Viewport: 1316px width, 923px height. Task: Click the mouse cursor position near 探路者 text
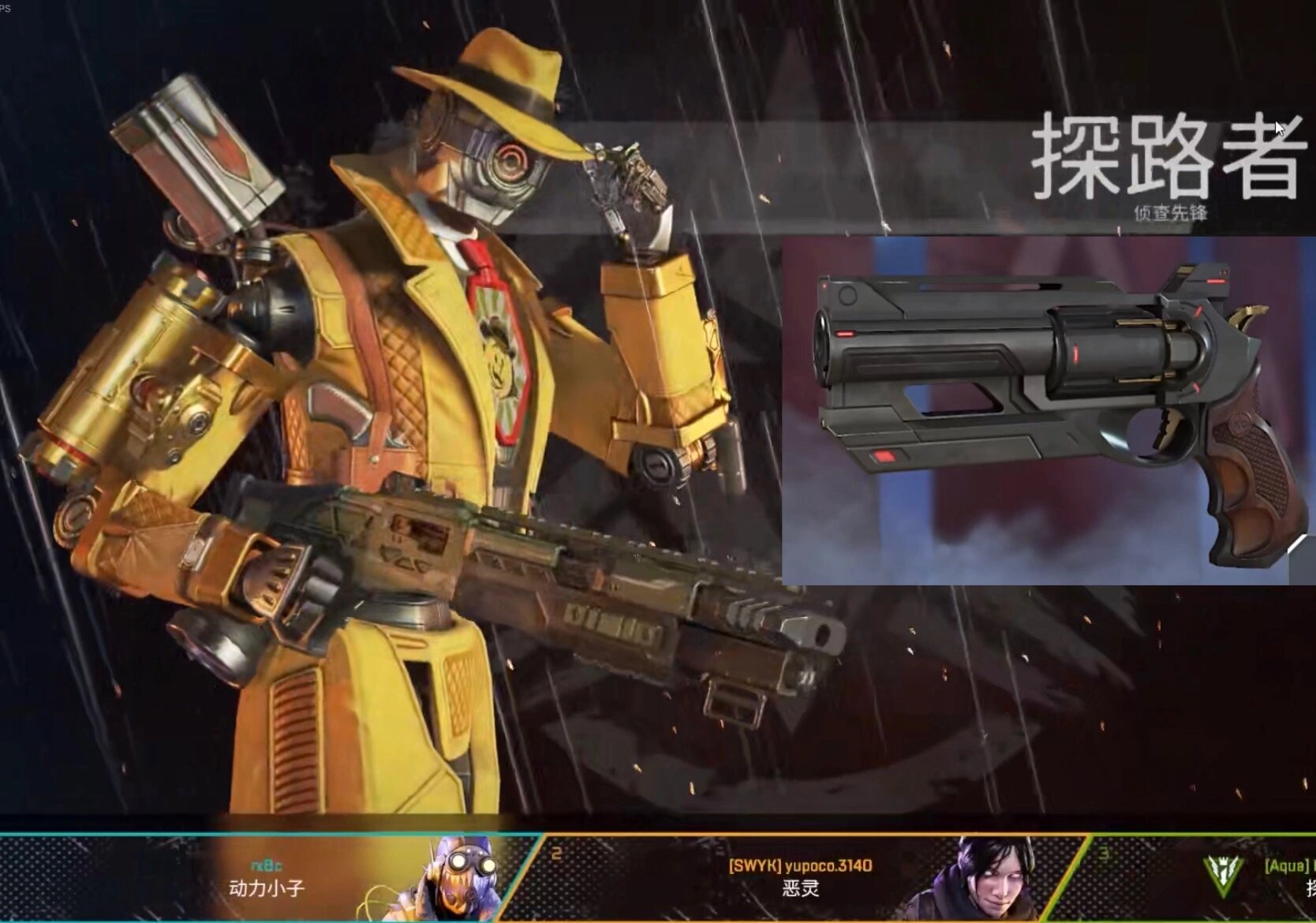coord(1277,126)
